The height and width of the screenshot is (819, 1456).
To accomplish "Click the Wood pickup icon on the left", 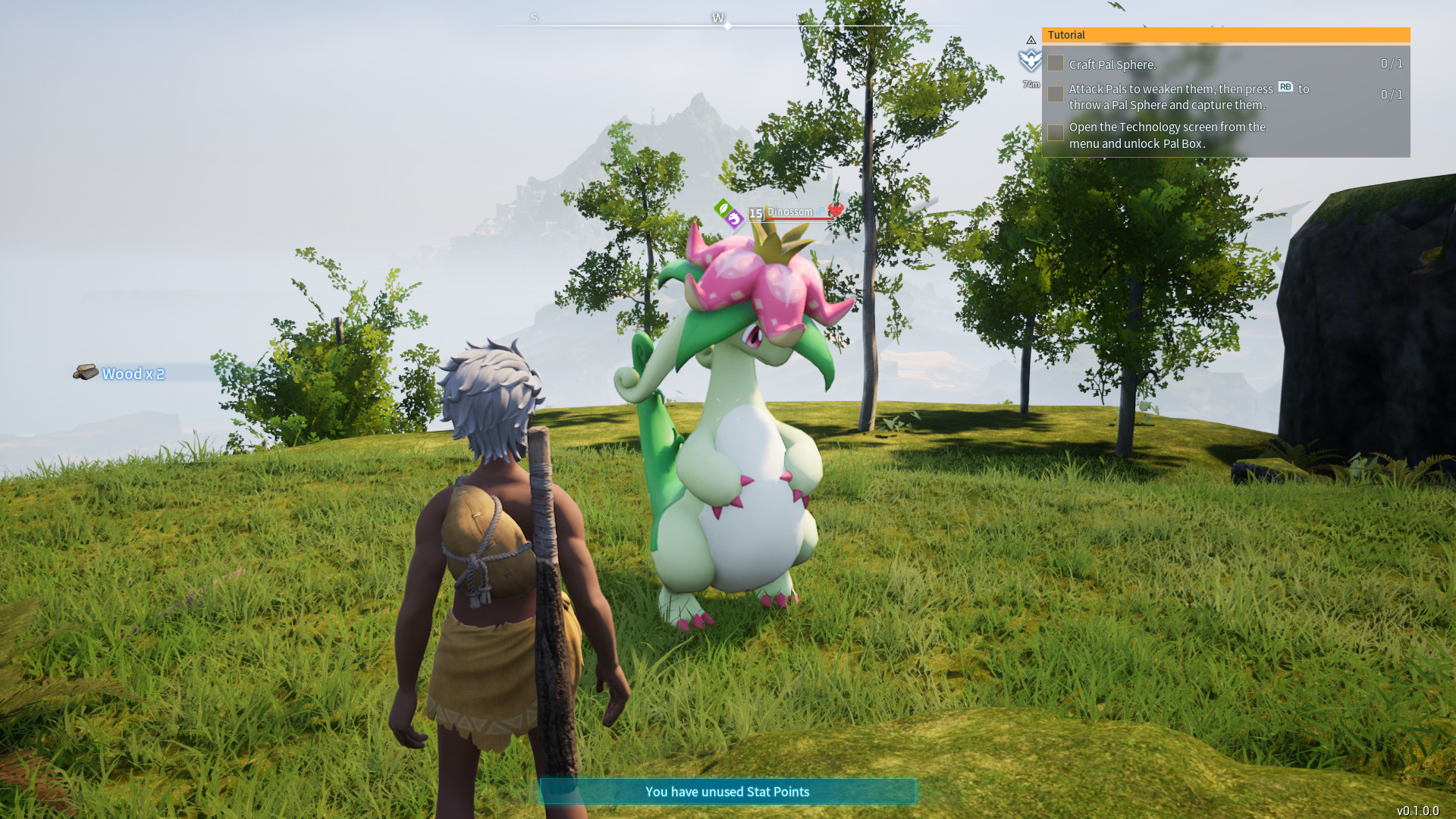I will [x=85, y=372].
